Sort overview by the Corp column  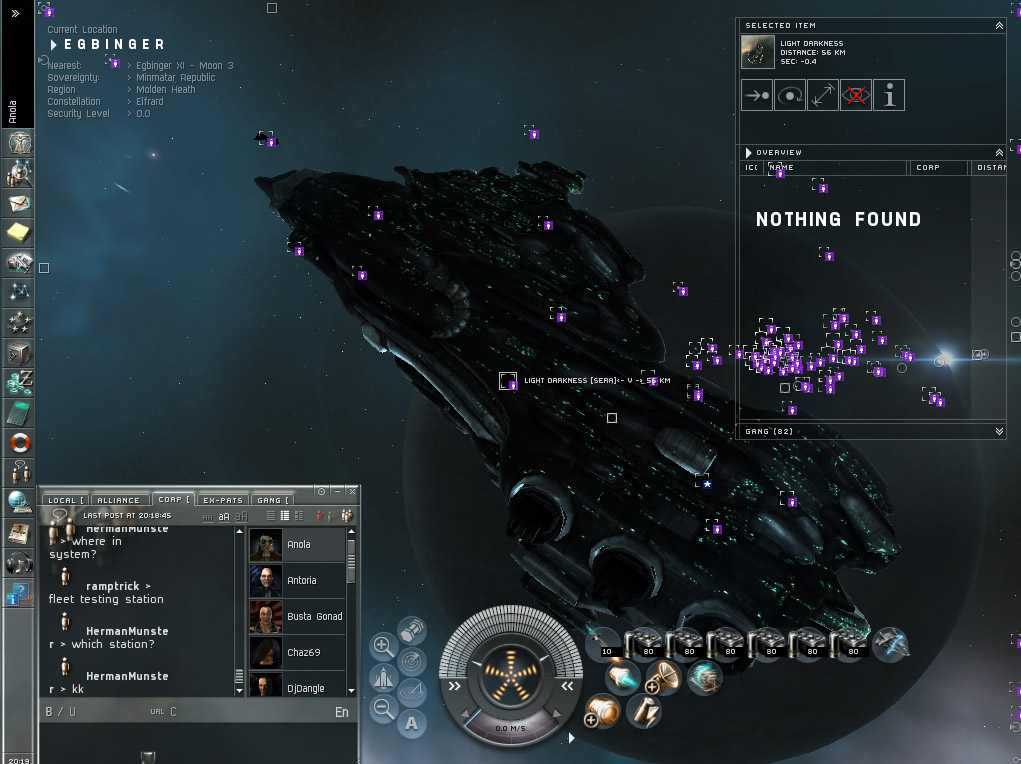pos(938,168)
